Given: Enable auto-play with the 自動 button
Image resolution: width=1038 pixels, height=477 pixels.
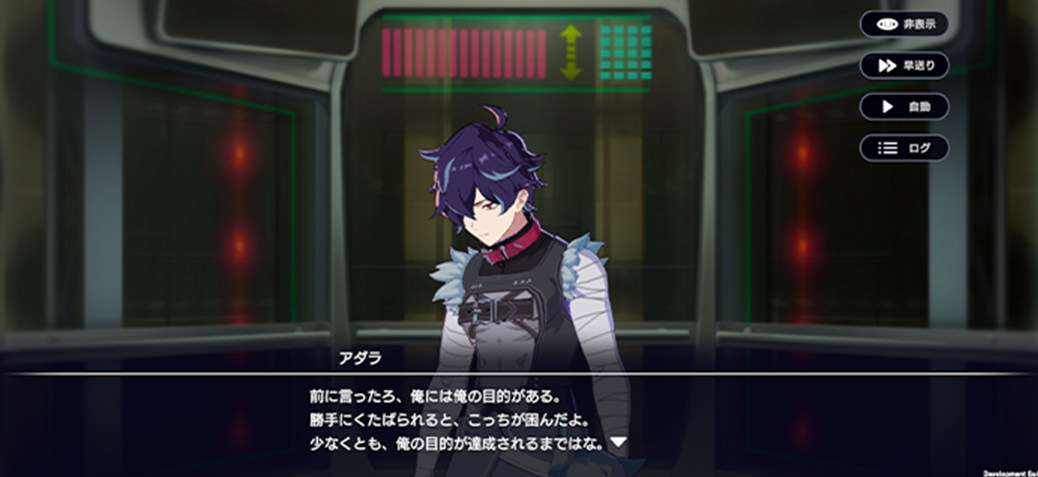Looking at the screenshot, I should [904, 106].
